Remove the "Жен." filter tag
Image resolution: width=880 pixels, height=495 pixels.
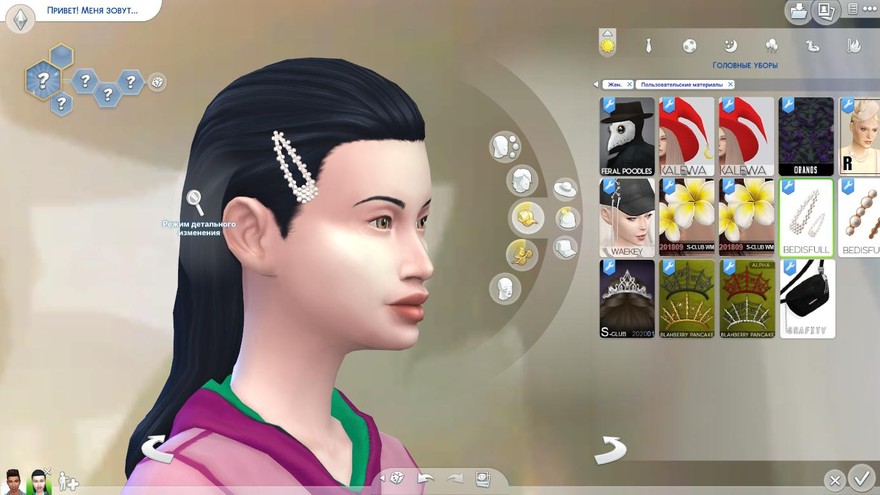pos(629,85)
